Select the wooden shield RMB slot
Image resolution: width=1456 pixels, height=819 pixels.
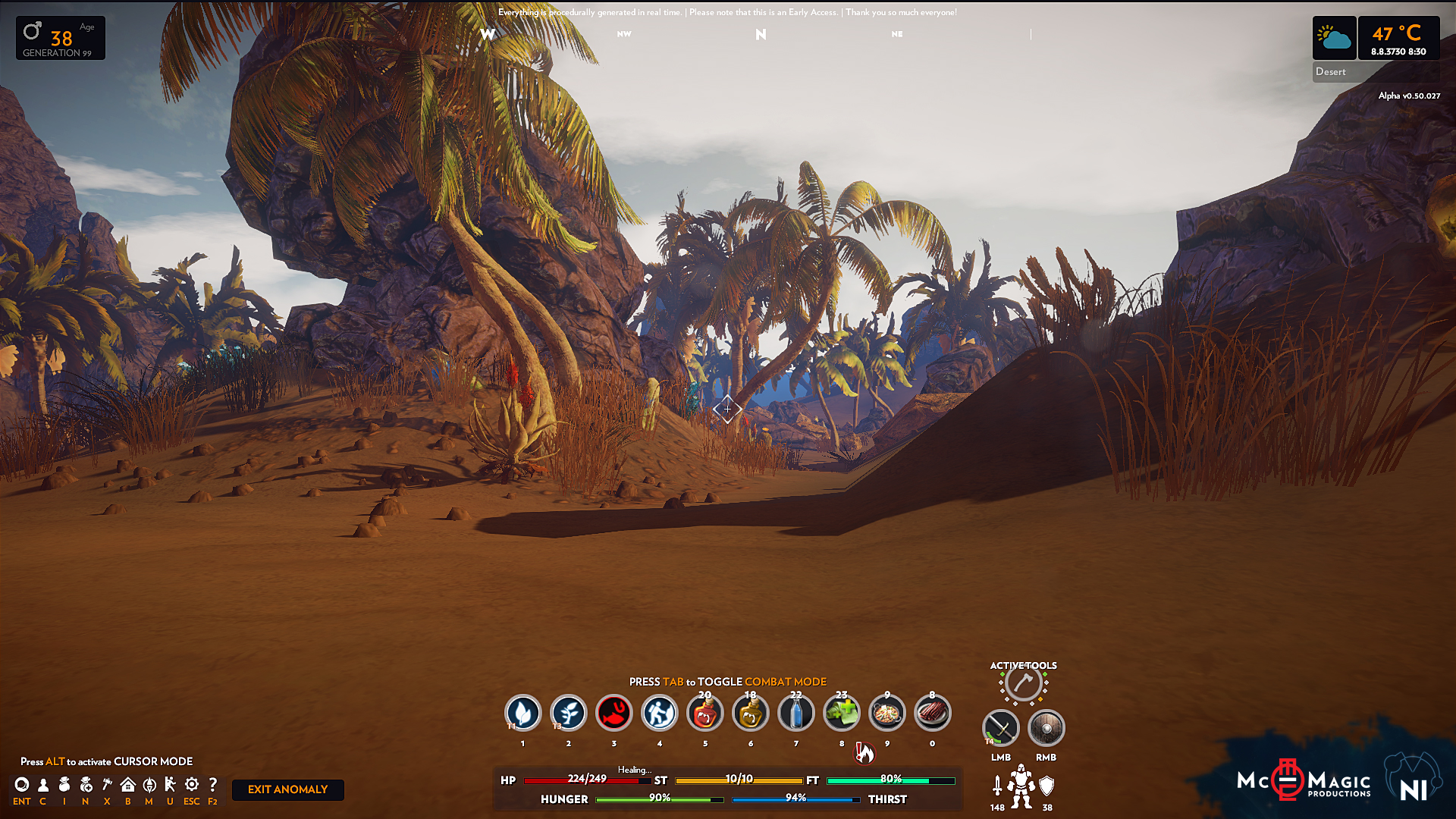(1046, 728)
